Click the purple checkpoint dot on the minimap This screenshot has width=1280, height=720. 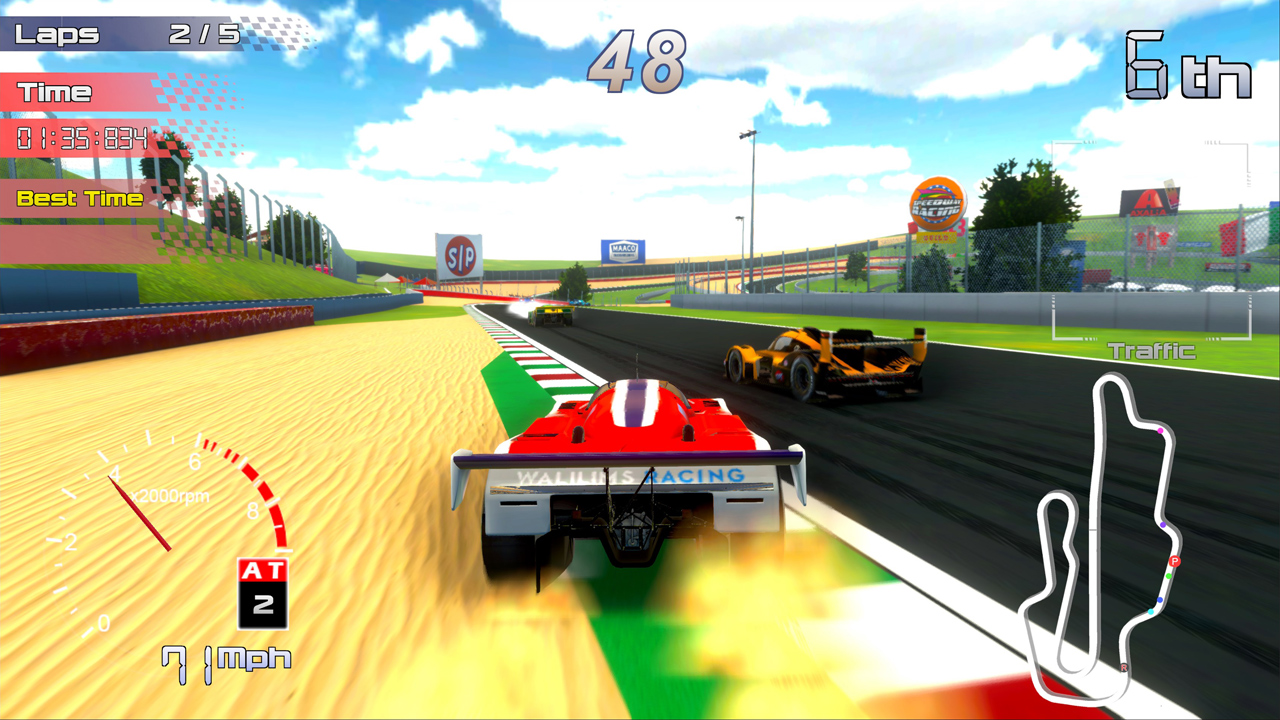click(1163, 525)
